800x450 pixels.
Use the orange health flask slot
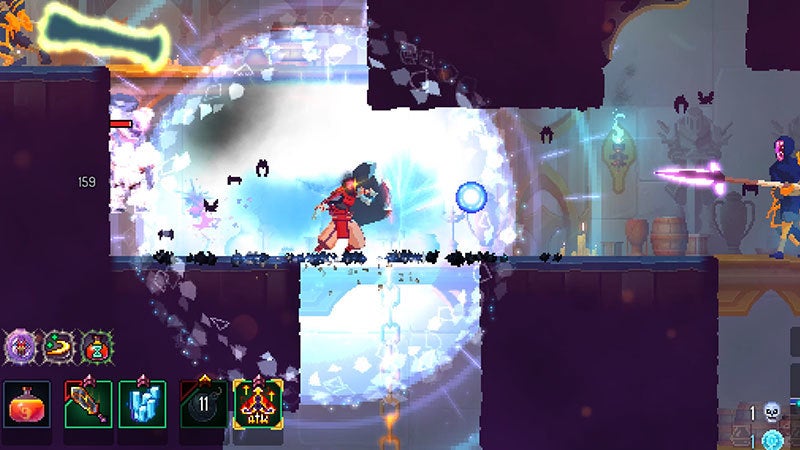pos(25,405)
